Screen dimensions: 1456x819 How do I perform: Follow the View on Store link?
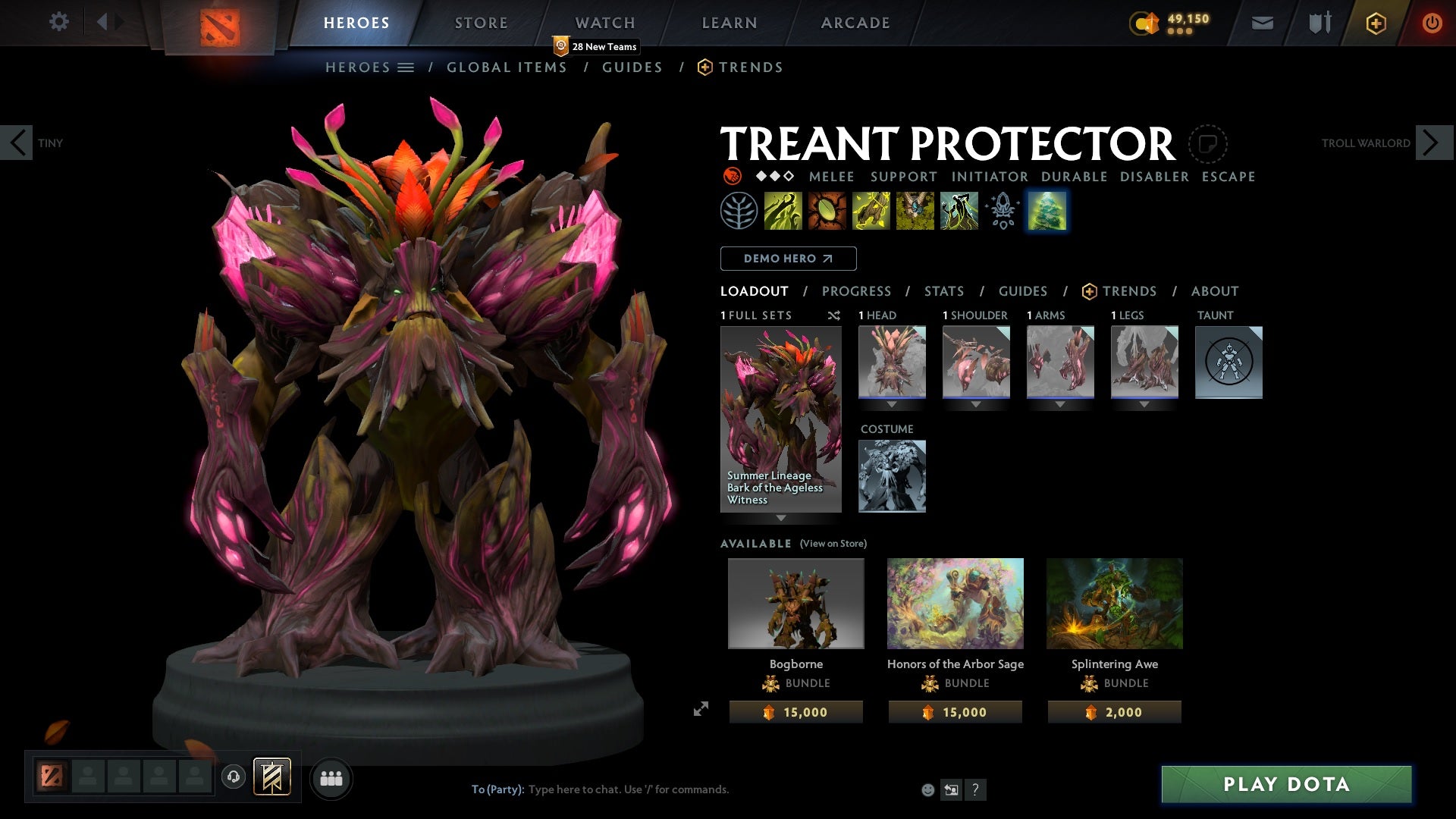point(833,544)
